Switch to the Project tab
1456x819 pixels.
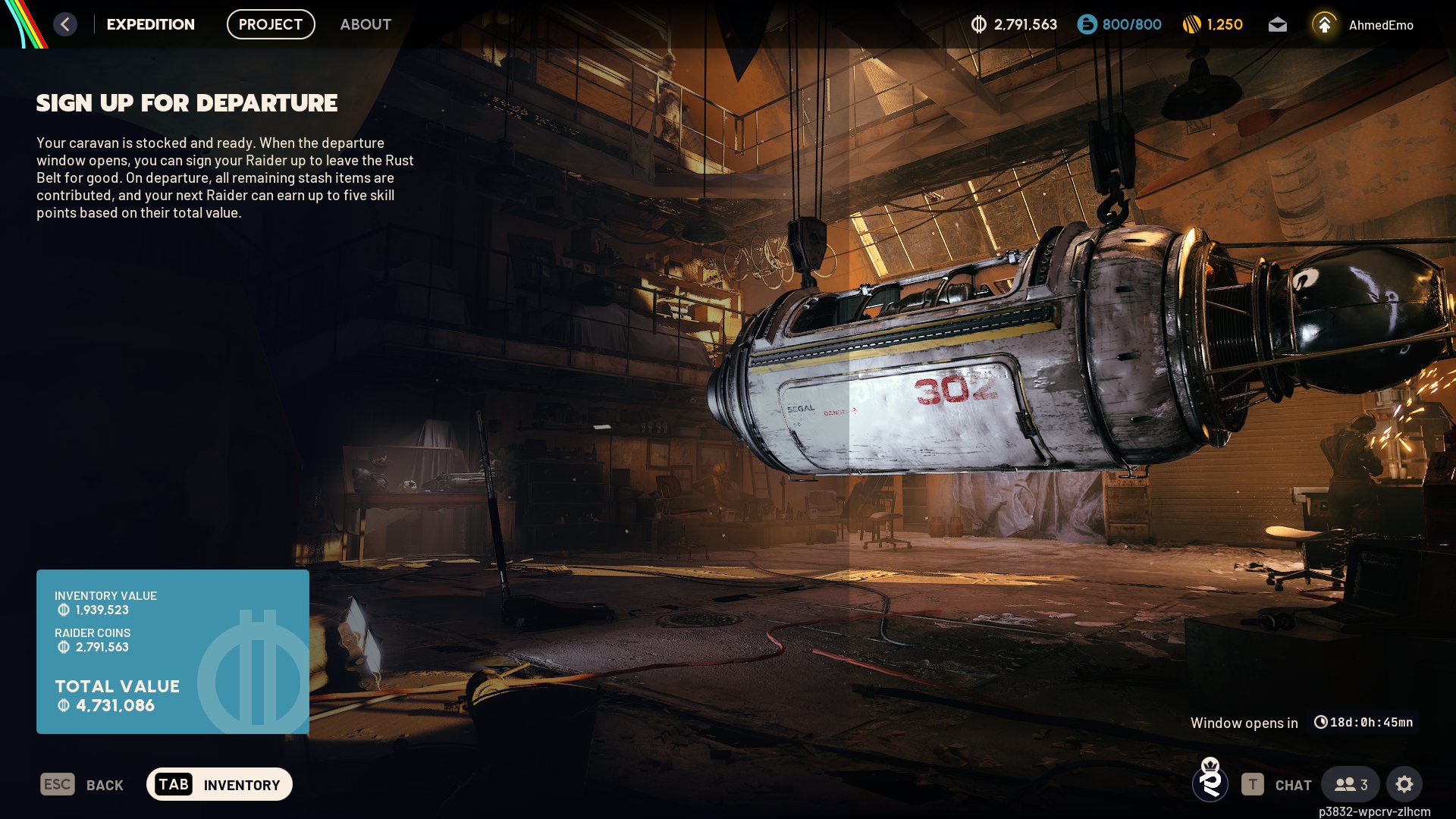click(x=271, y=24)
